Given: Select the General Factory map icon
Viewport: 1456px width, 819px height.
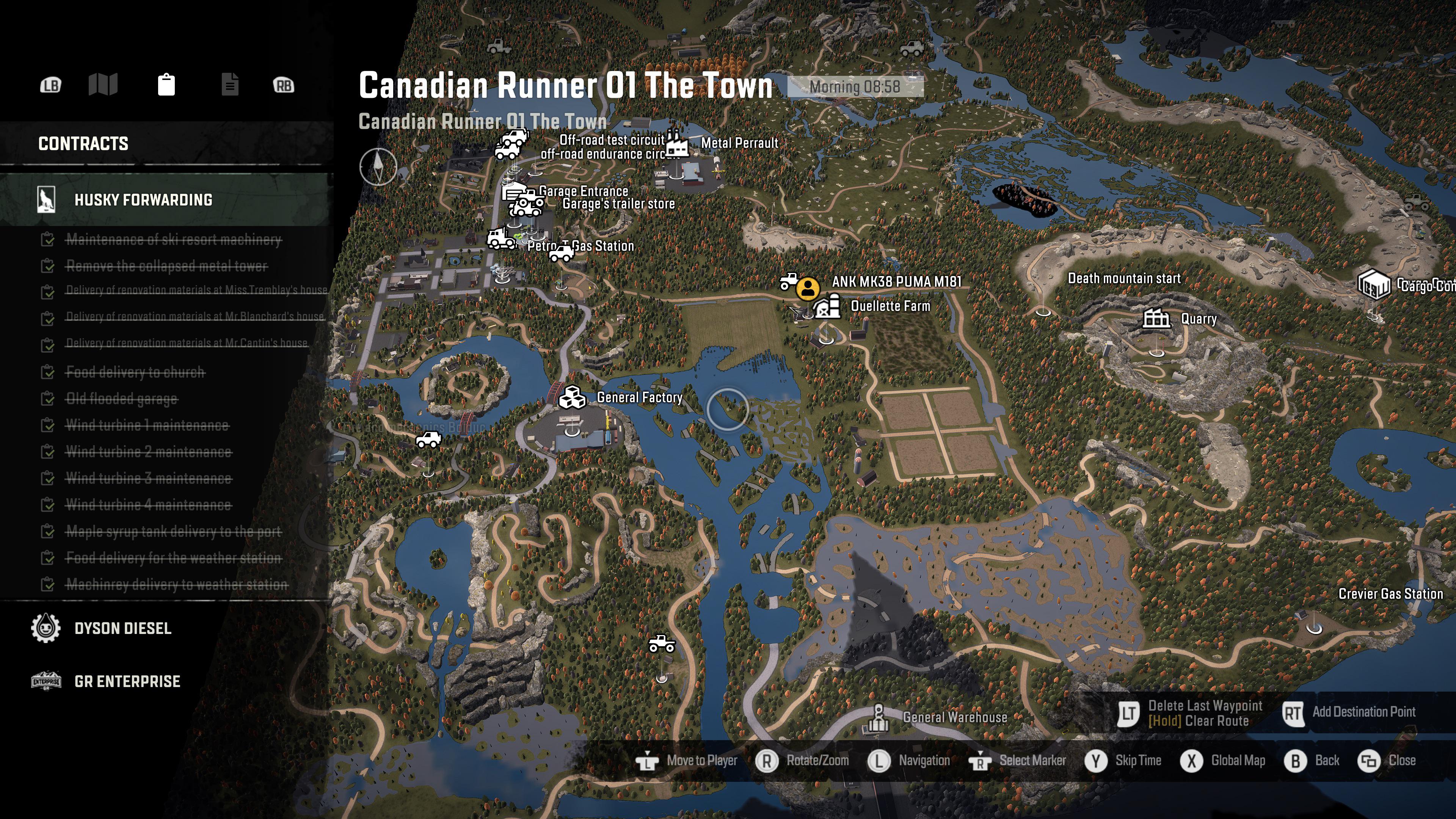Looking at the screenshot, I should (x=573, y=397).
